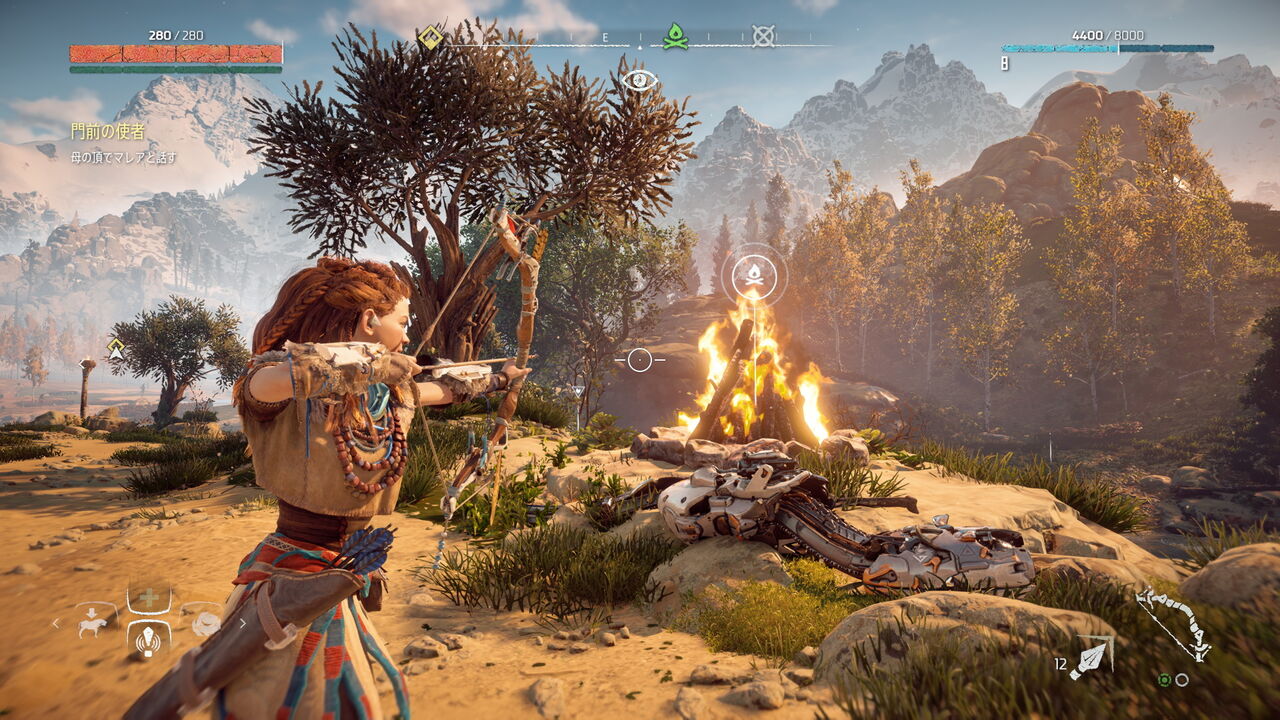
Task: Open the tracked quest 門前の使者
Action: 107,131
